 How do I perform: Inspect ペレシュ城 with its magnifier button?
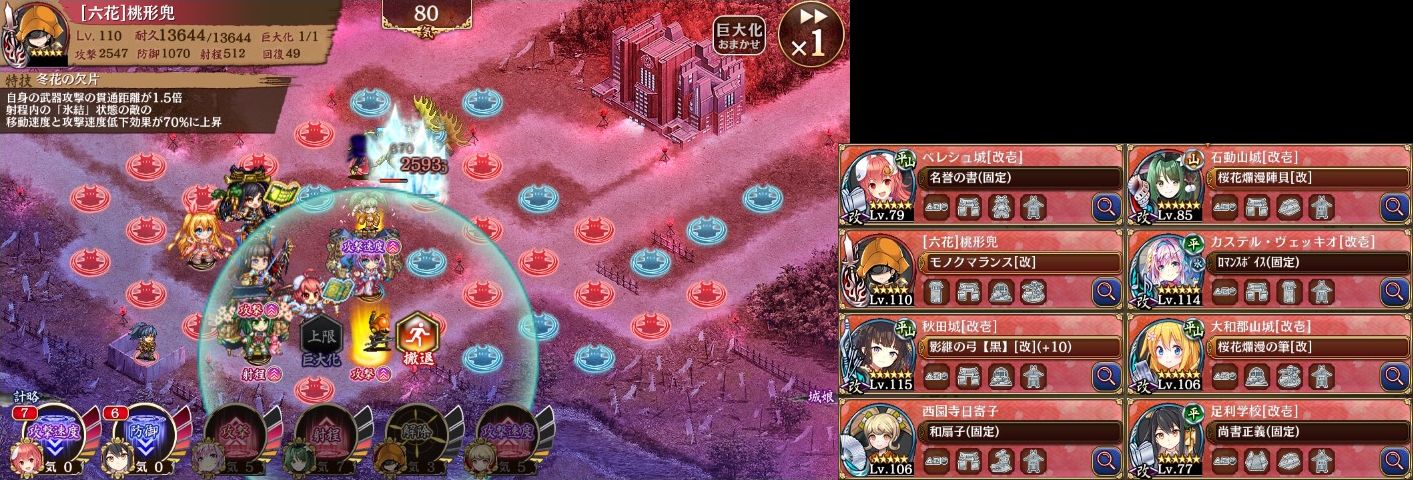[x=1106, y=208]
